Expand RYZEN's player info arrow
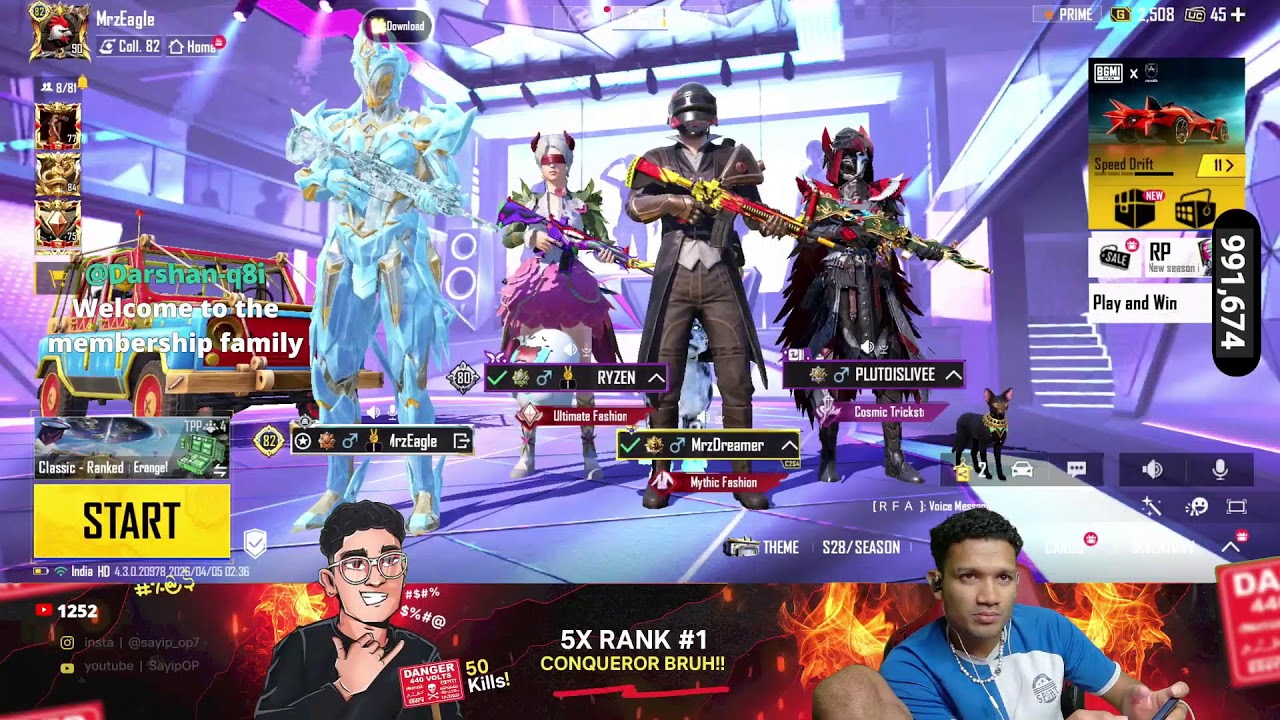Viewport: 1280px width, 720px height. pyautogui.click(x=657, y=378)
